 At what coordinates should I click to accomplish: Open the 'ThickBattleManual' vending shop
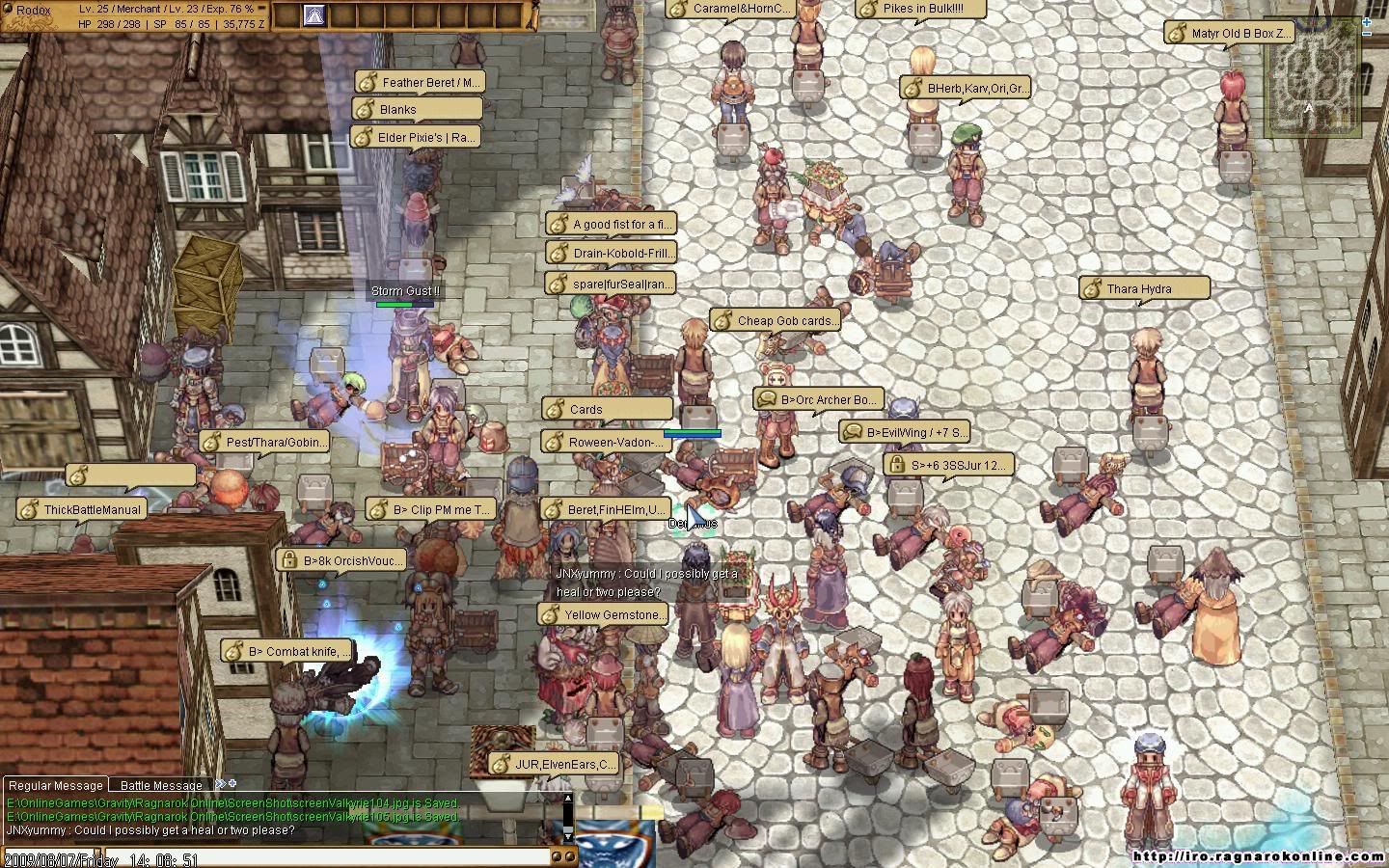83,509
